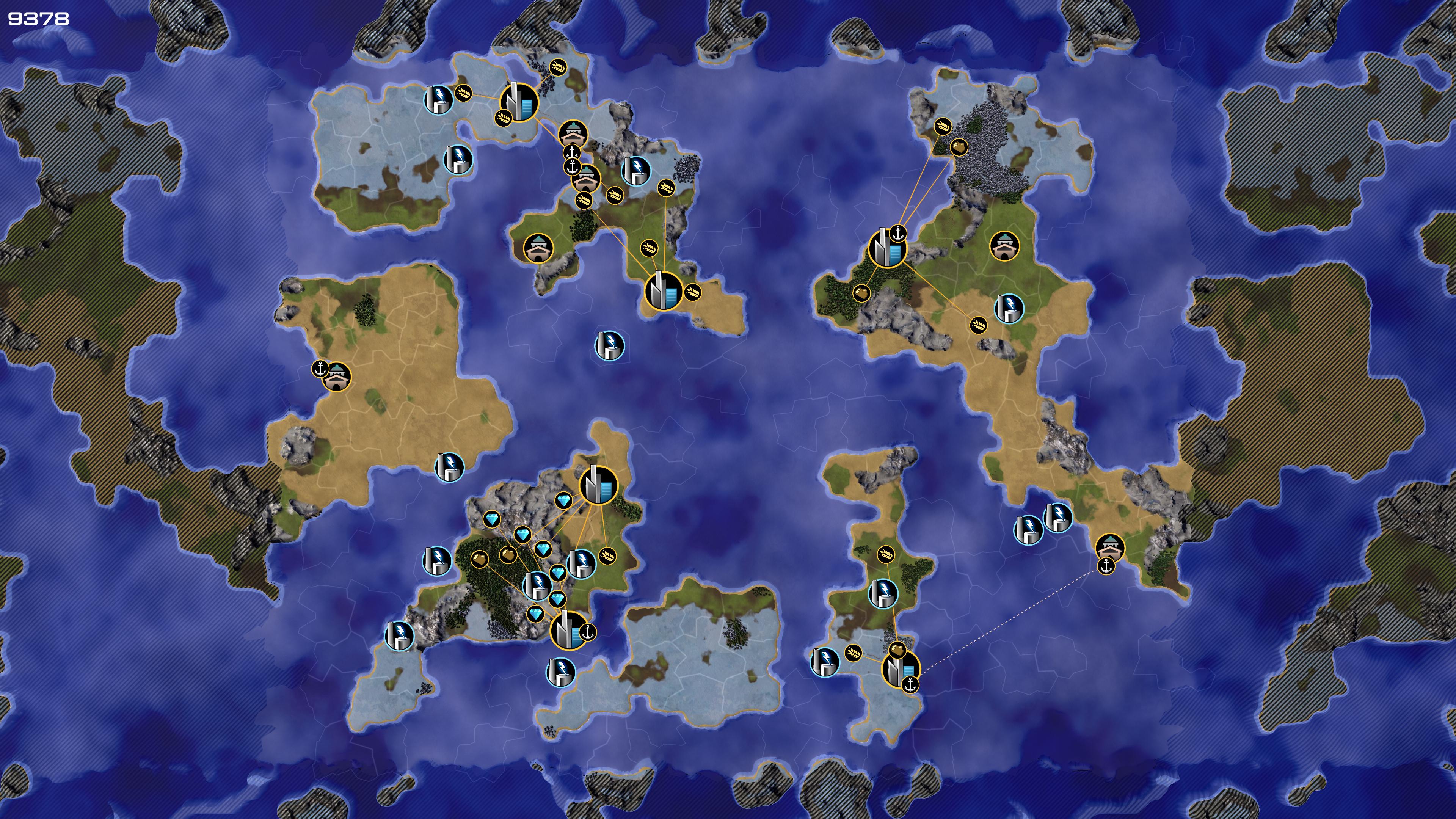1456x819 pixels.
Task: Click the anchor beside the western desert outpost
Action: click(320, 369)
